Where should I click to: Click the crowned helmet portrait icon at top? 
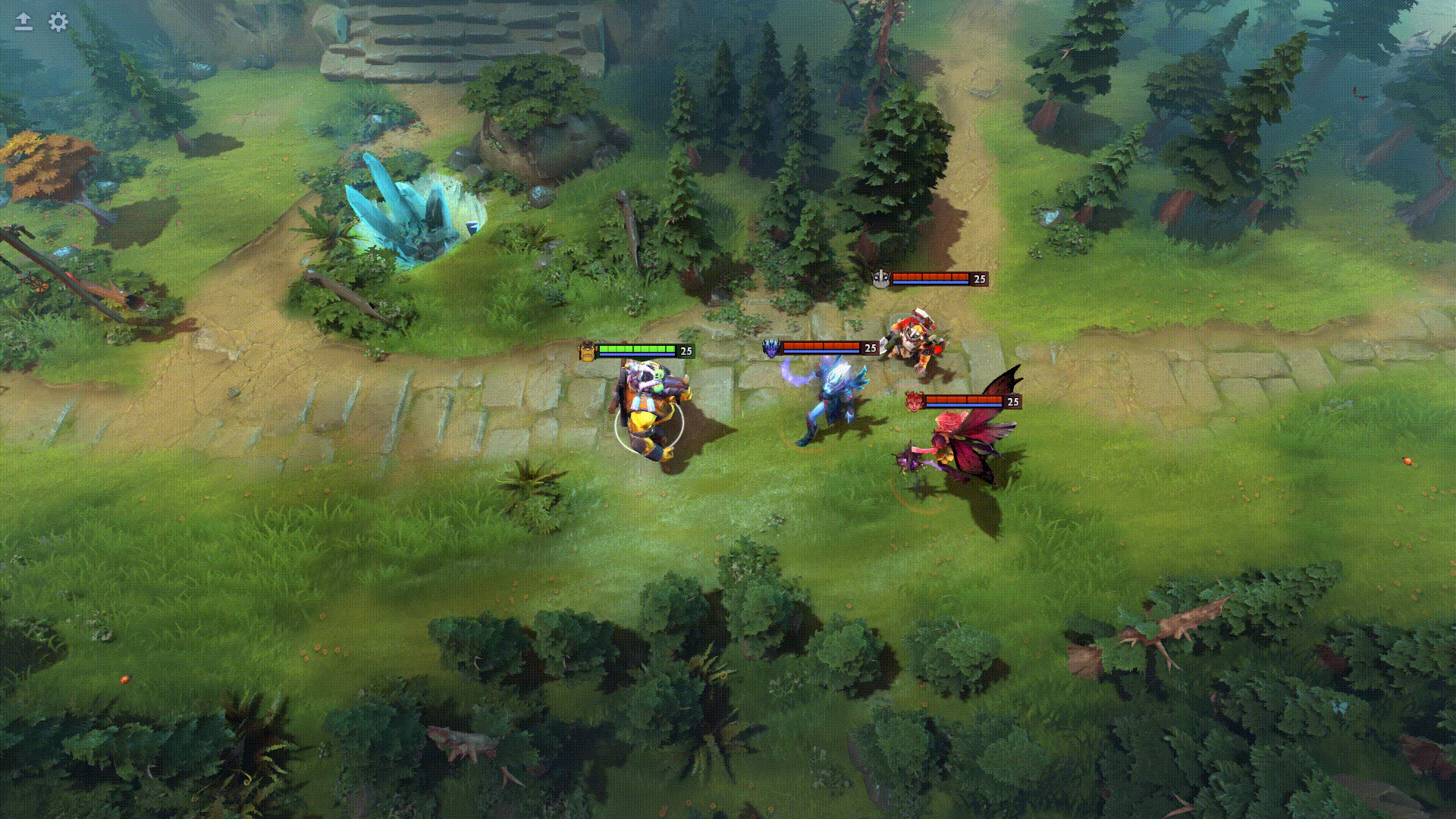pyautogui.click(x=882, y=278)
